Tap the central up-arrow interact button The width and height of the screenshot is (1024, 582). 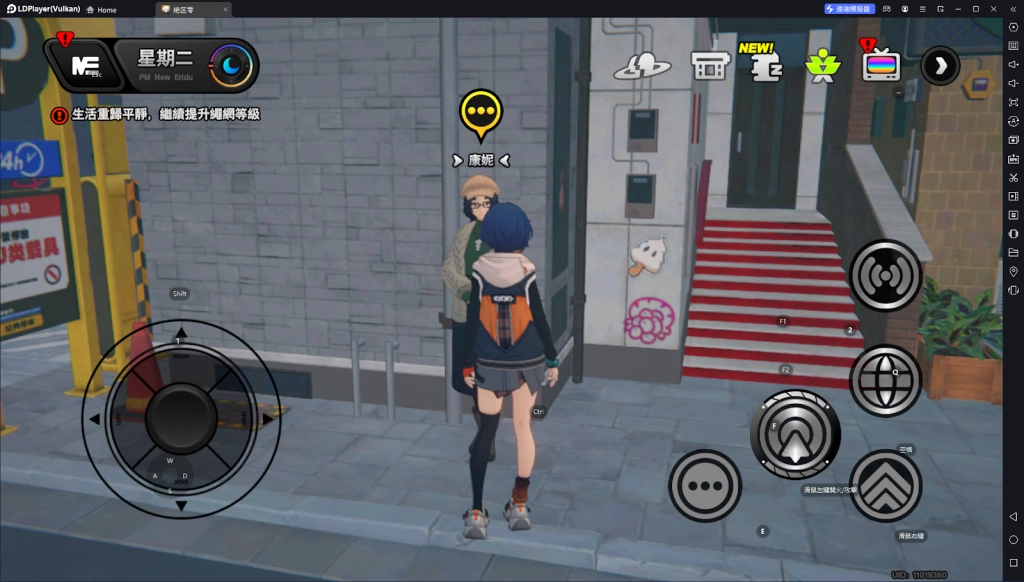tap(795, 434)
